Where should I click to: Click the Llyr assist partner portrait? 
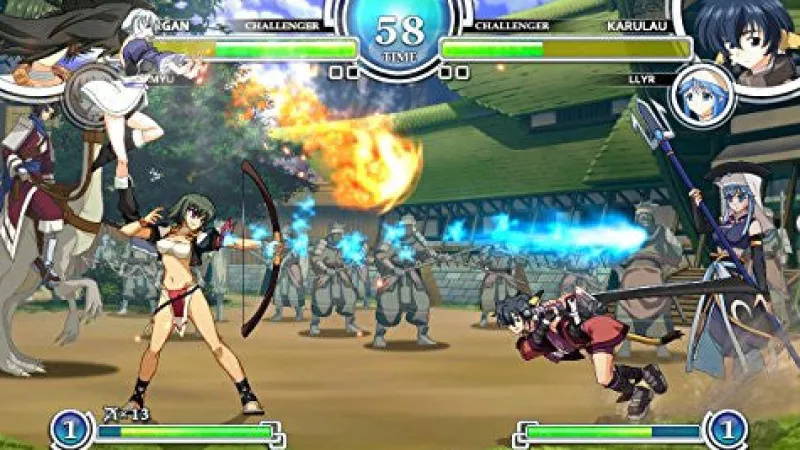[x=703, y=96]
